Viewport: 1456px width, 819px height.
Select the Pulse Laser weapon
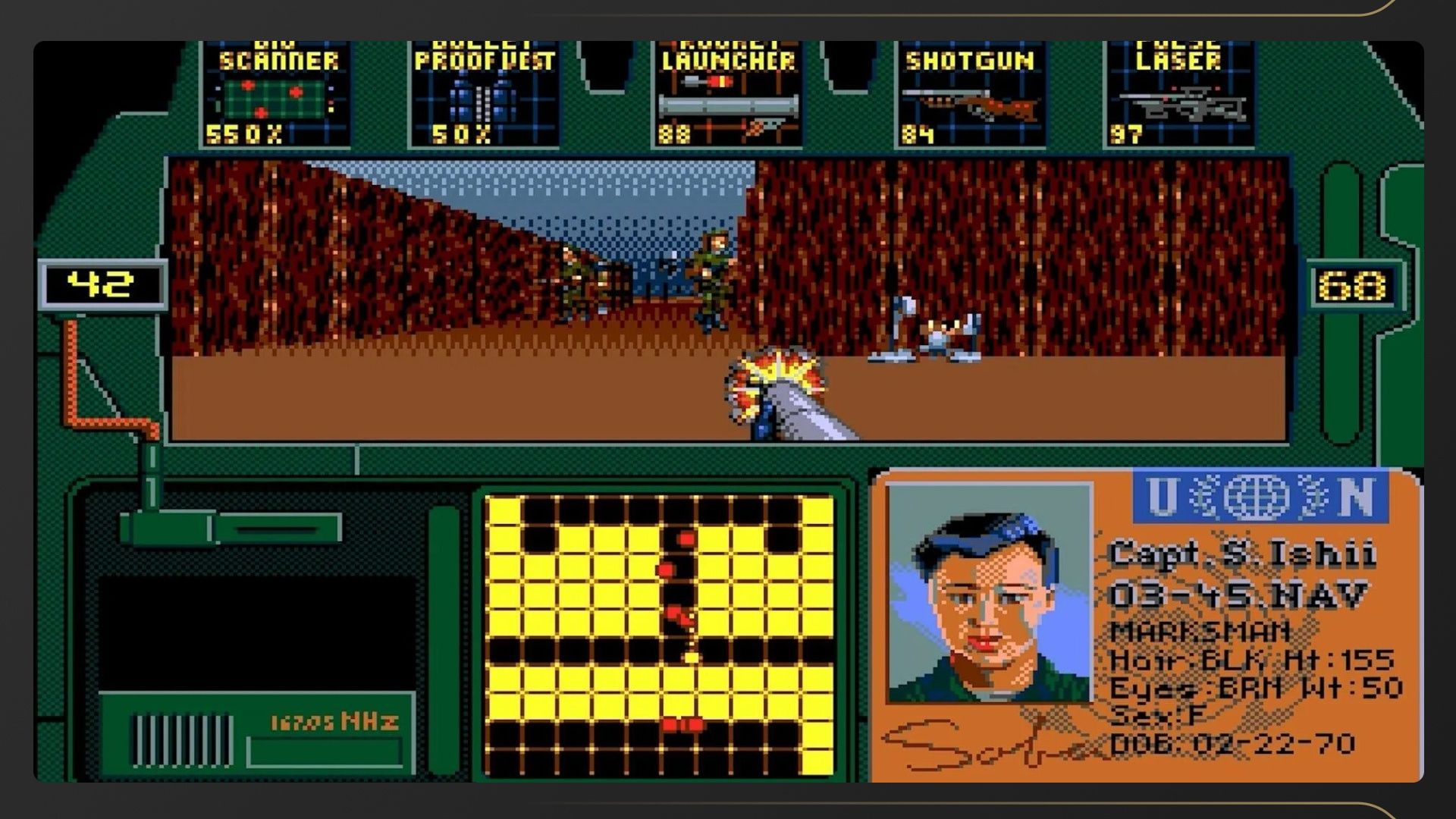click(1178, 95)
